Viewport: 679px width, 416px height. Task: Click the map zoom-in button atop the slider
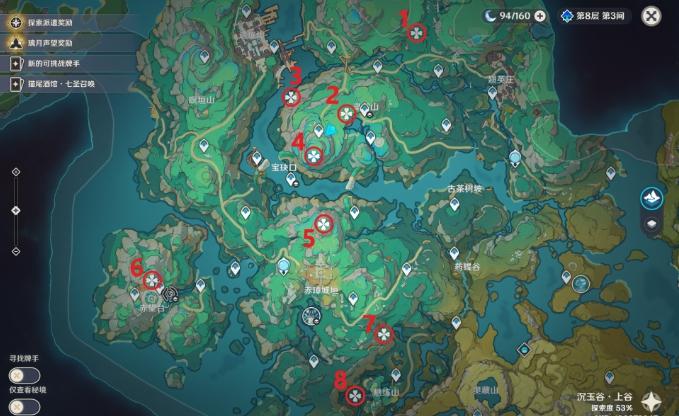coord(15,172)
